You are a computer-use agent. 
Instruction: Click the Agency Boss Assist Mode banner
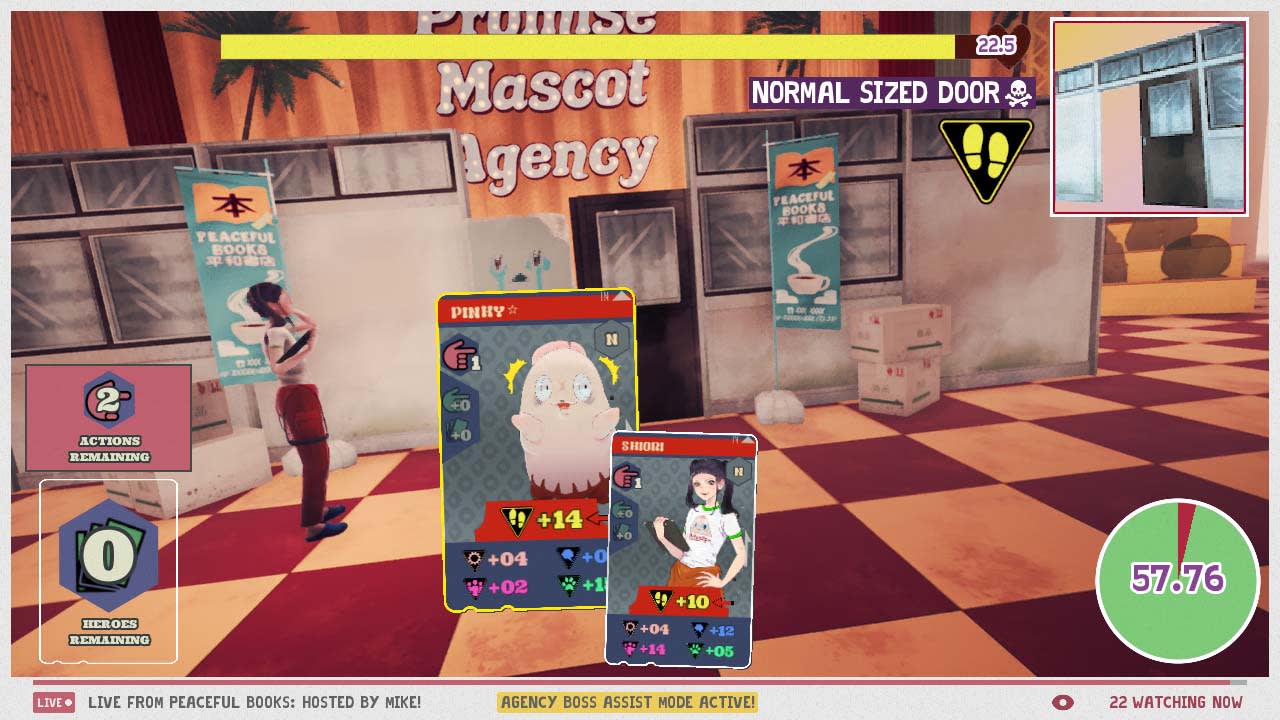click(x=630, y=703)
